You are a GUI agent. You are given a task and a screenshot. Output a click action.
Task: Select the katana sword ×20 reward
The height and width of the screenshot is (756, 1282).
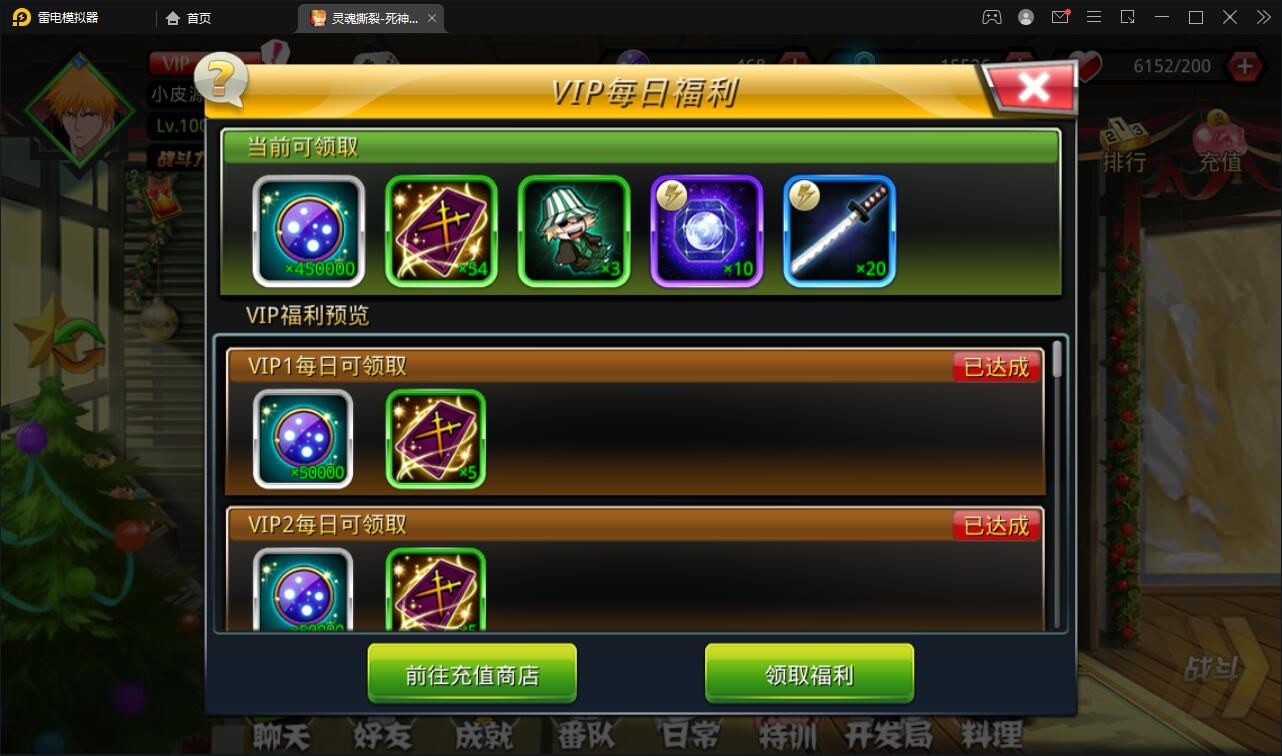pos(839,231)
